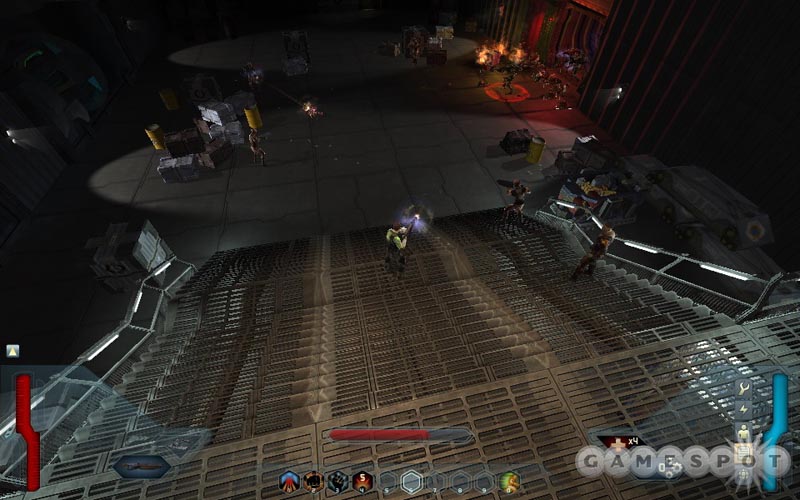Open the character figure panel

[744, 431]
